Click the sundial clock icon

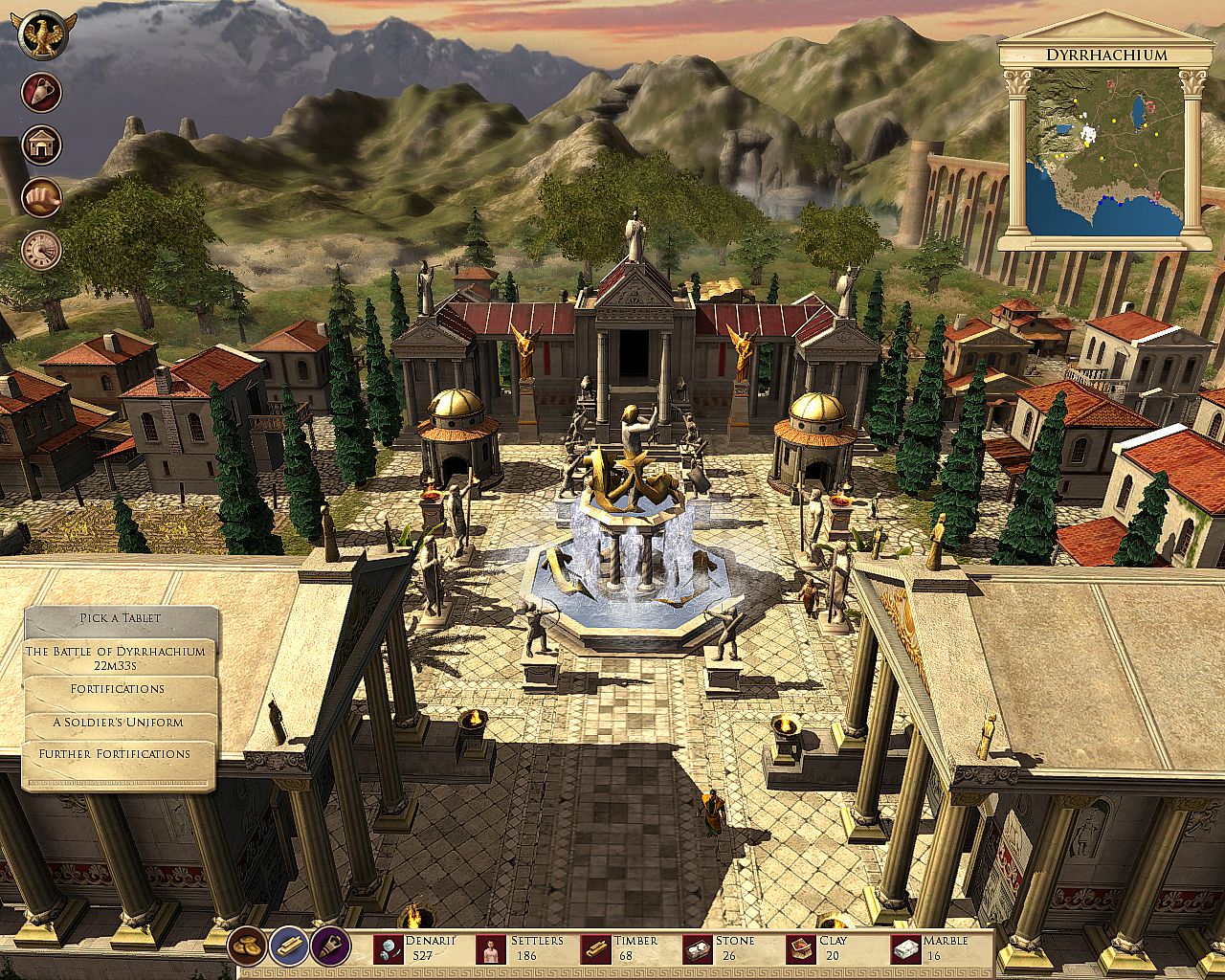click(42, 251)
